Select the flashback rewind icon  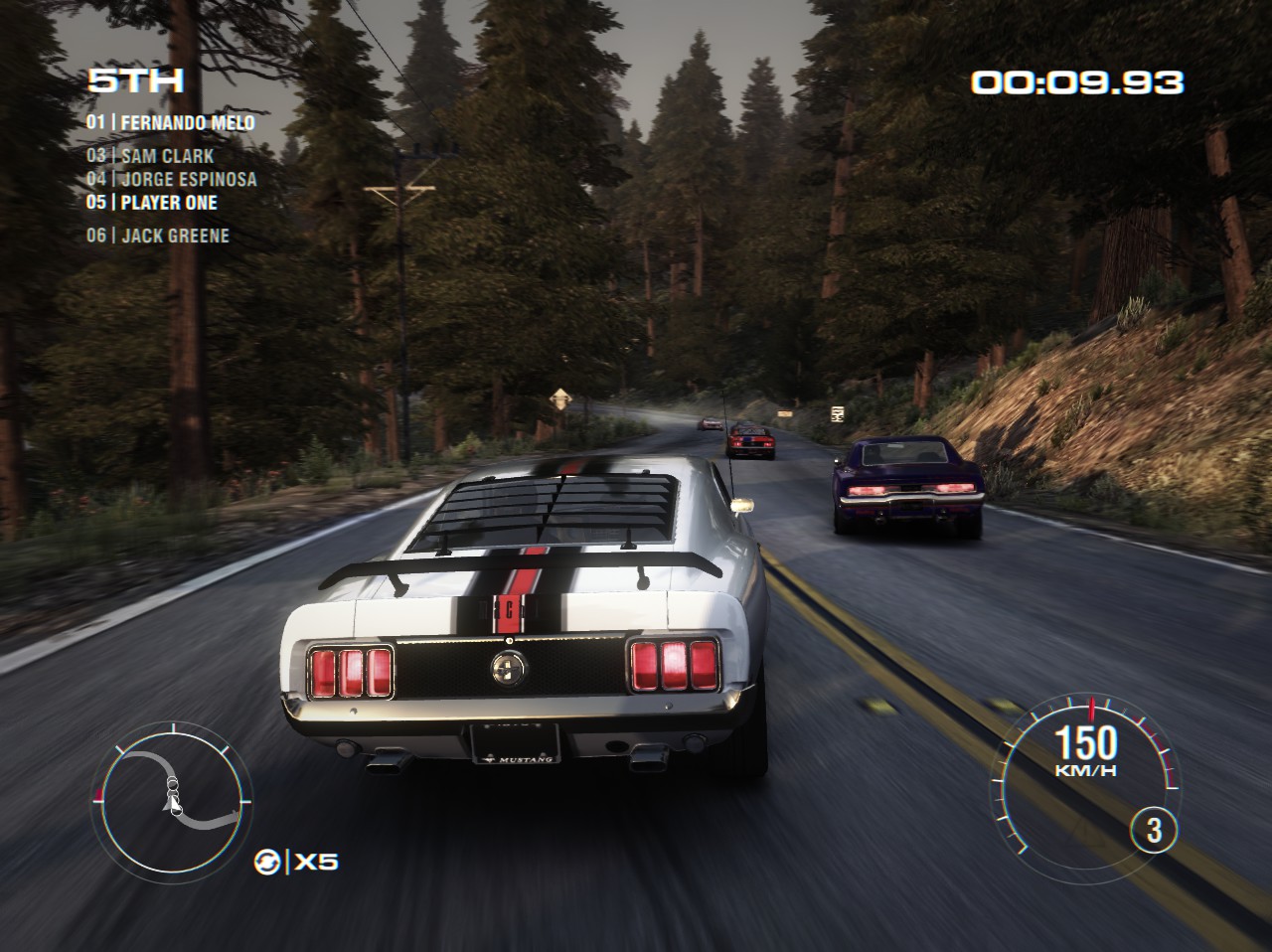(x=266, y=861)
